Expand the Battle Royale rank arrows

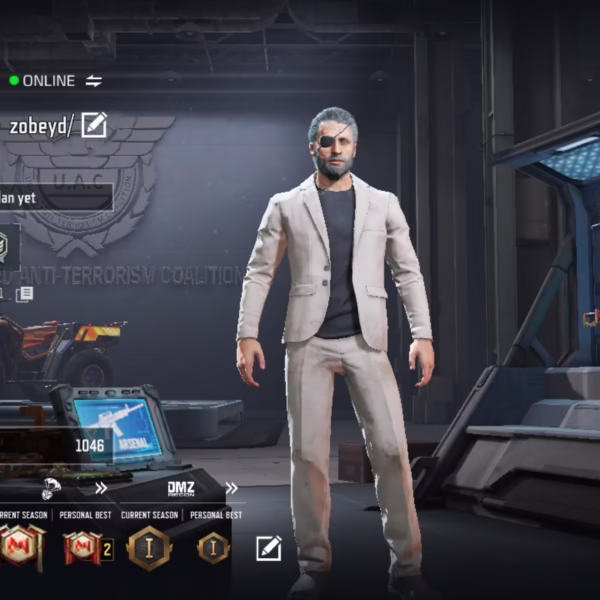[x=100, y=489]
